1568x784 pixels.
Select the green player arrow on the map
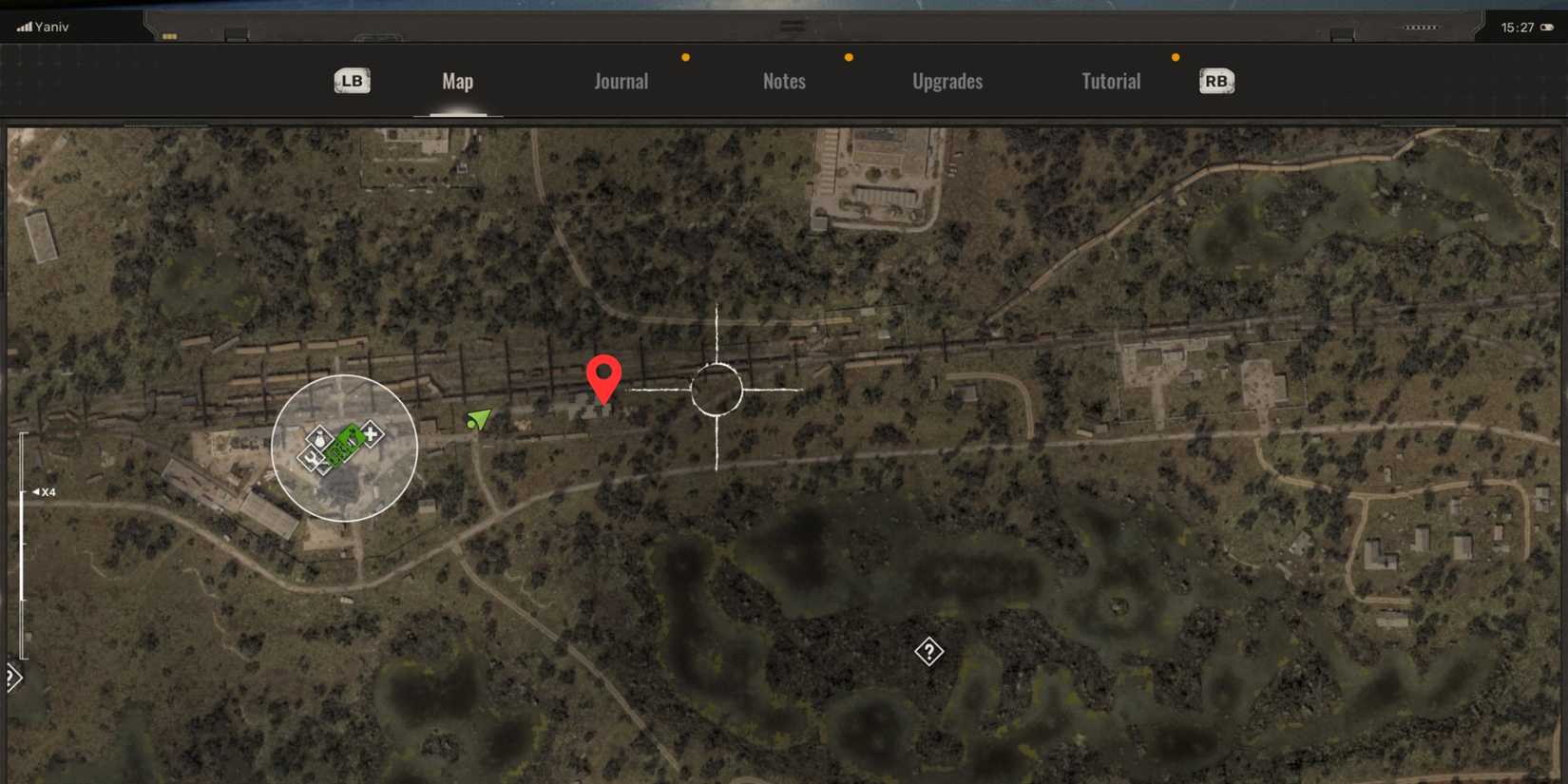[479, 419]
